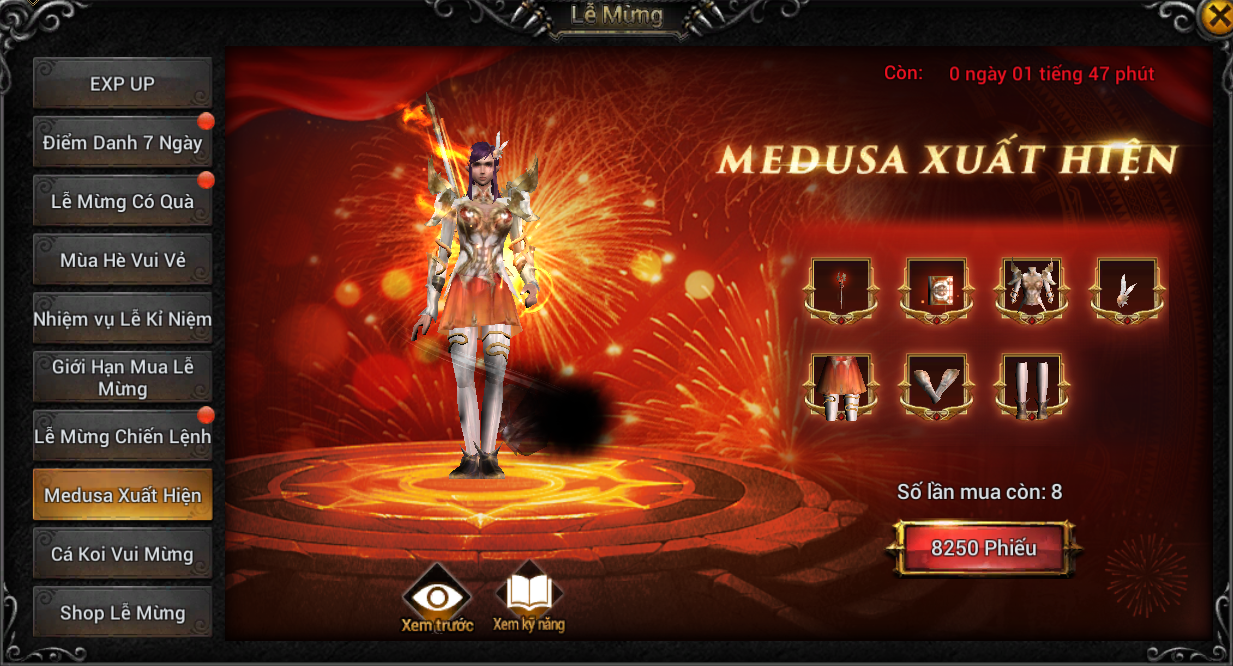This screenshot has width=1233, height=666.
Task: Select the white gauntlets reward slot
Action: point(937,386)
